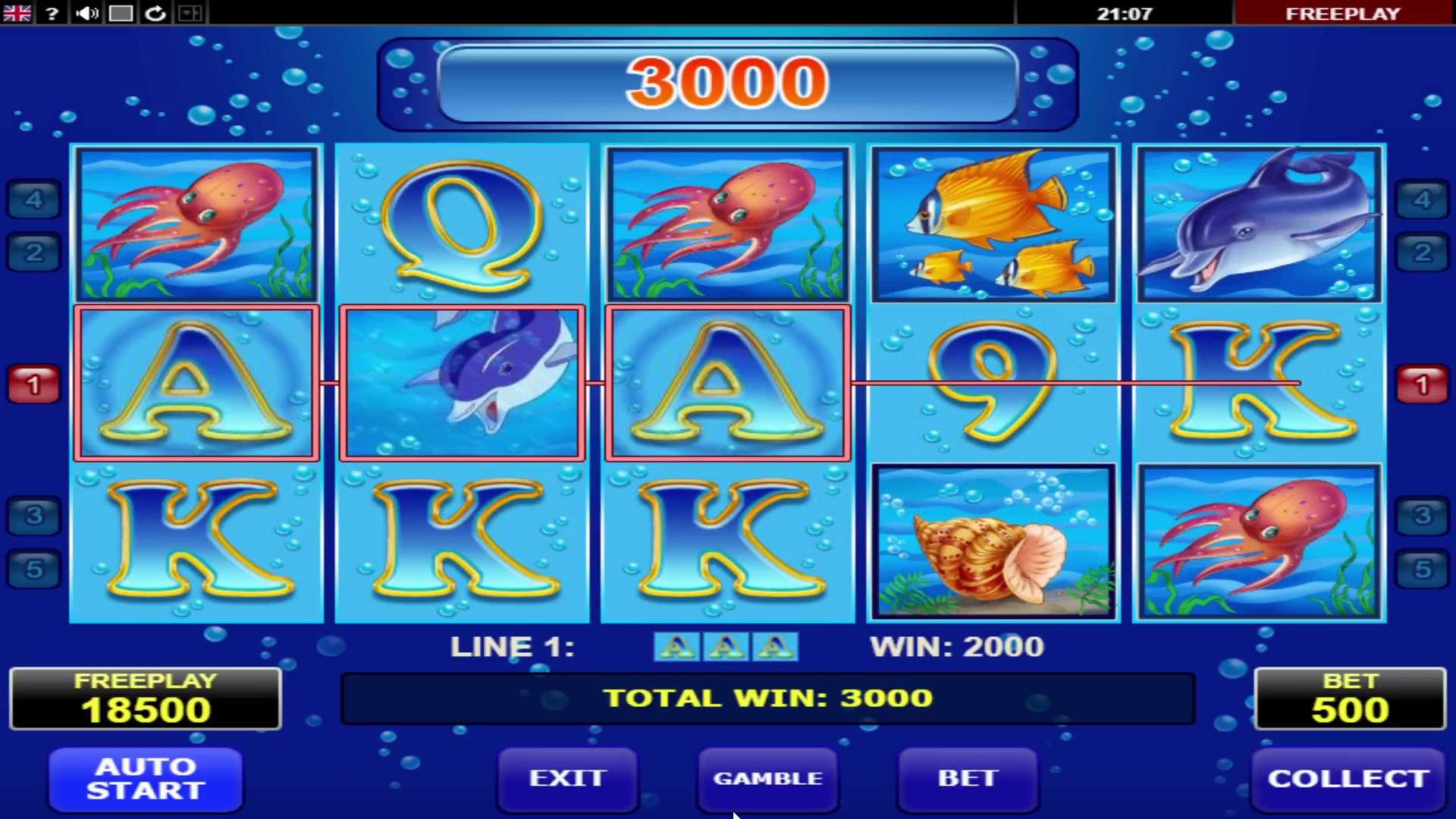
Task: Open game help with the question mark icon
Action: coord(51,12)
